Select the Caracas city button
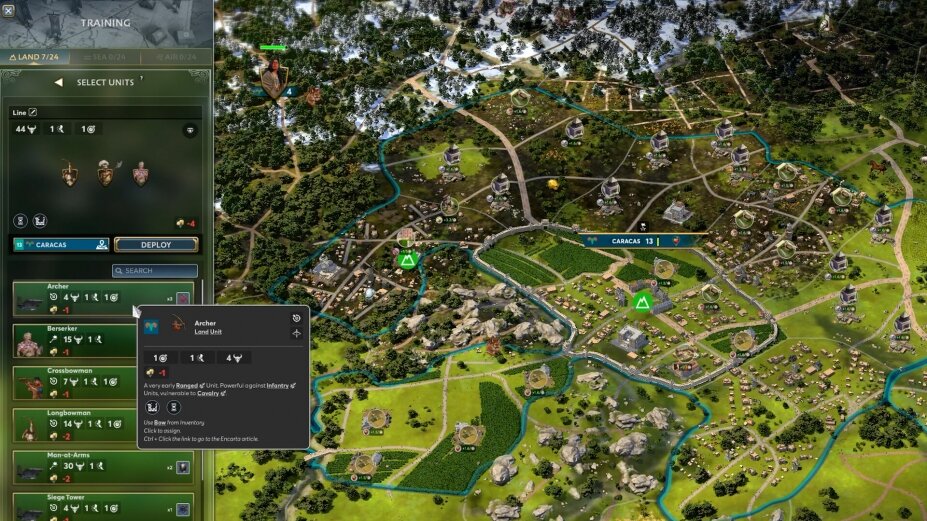The image size is (927, 521). tap(60, 244)
